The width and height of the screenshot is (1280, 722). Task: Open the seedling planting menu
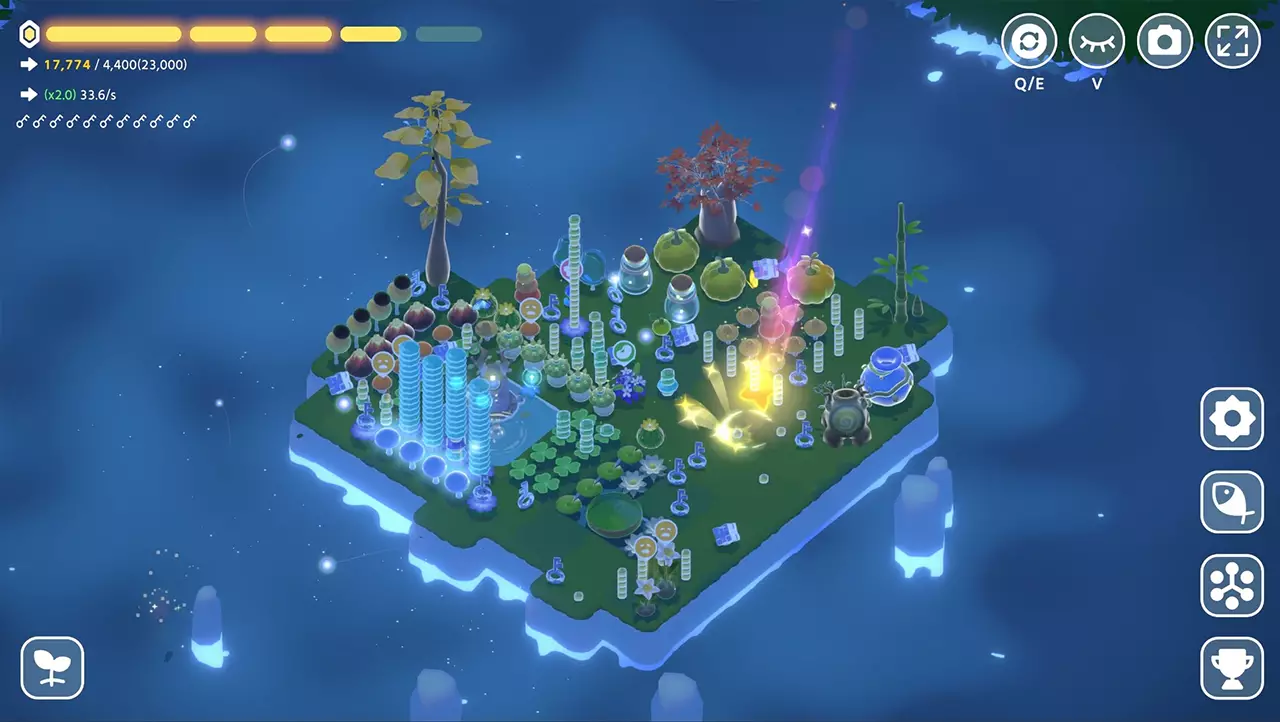(x=52, y=667)
